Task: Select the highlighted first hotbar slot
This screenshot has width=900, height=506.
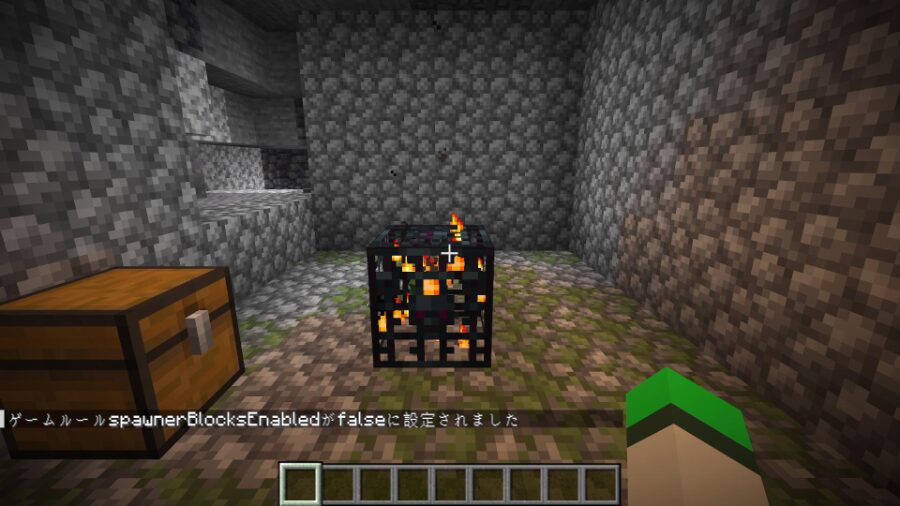Action: click(300, 484)
